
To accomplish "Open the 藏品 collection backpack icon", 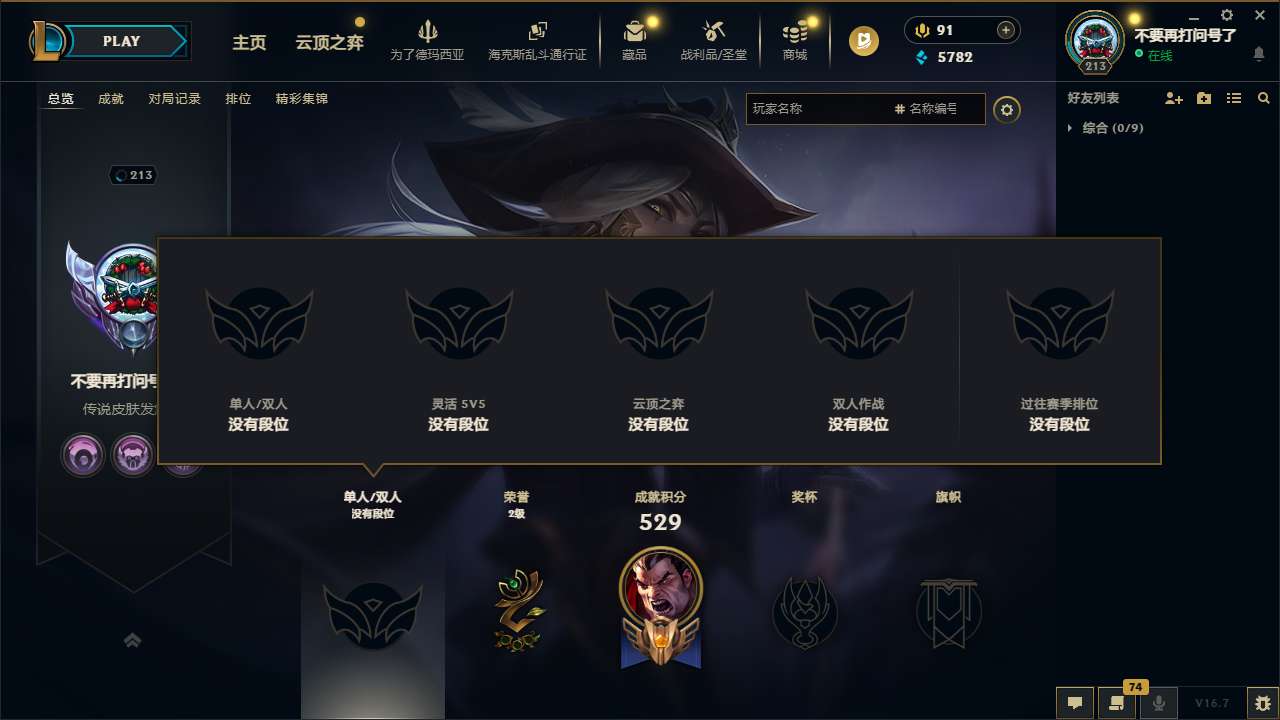I will [x=635, y=32].
